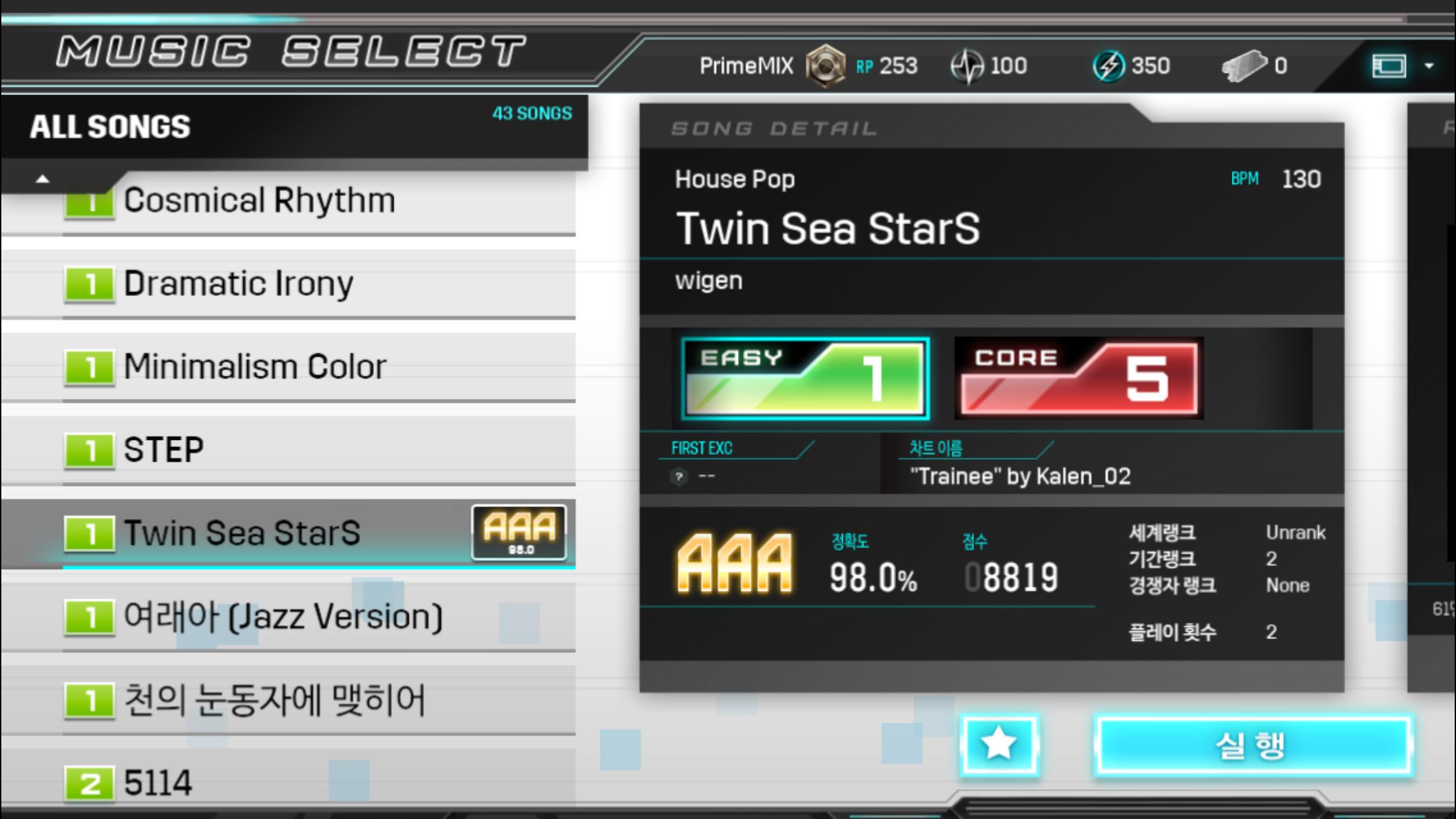Open the PrimeMIX player profile
The width and height of the screenshot is (1456, 819).
point(746,66)
